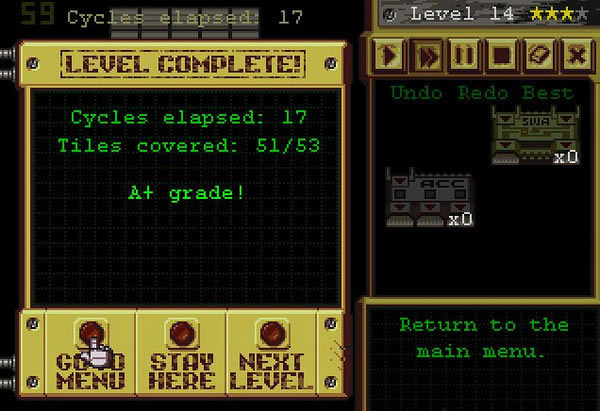Stop the simulation with the square button

pyautogui.click(x=502, y=55)
